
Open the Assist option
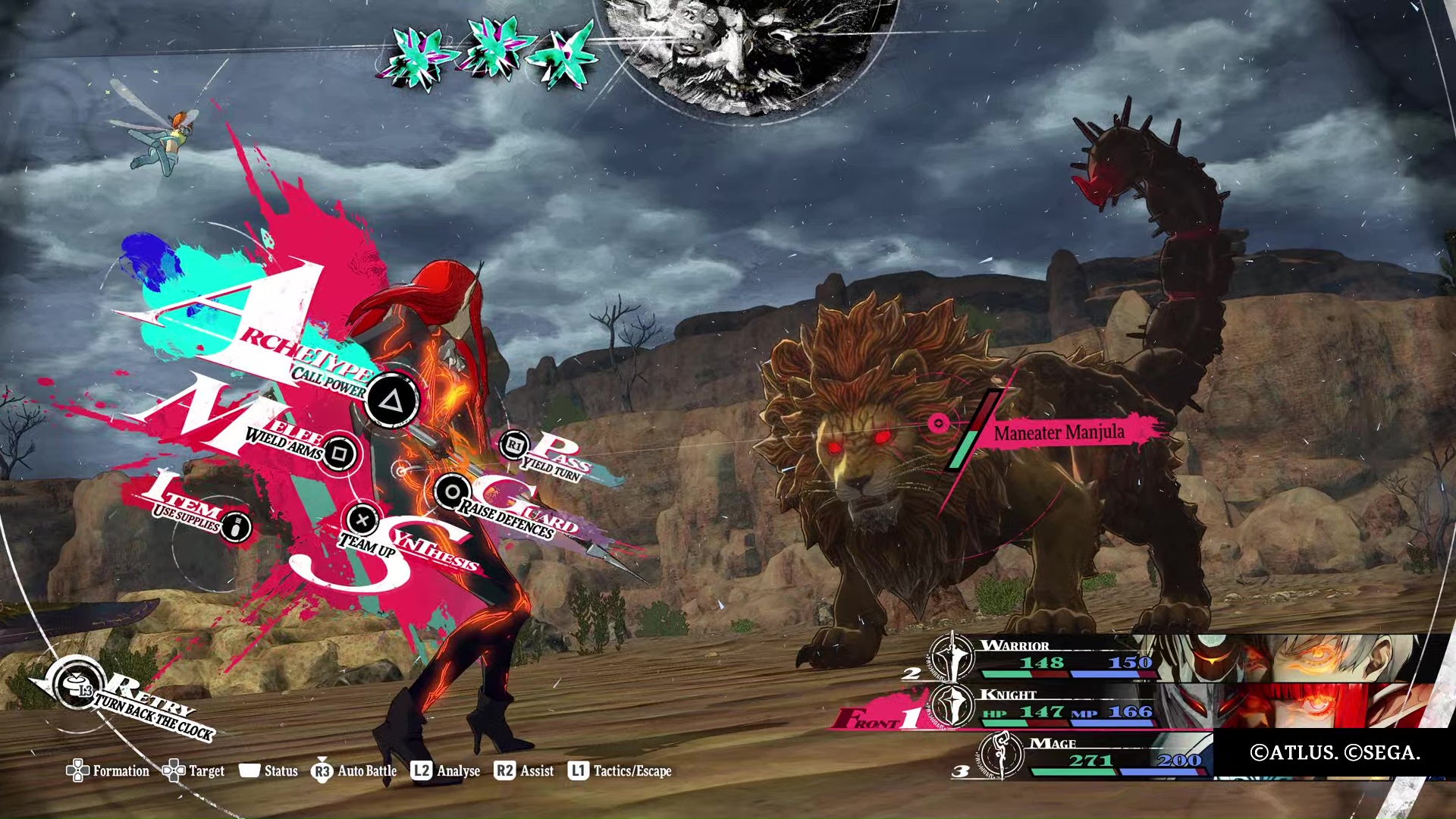[524, 771]
